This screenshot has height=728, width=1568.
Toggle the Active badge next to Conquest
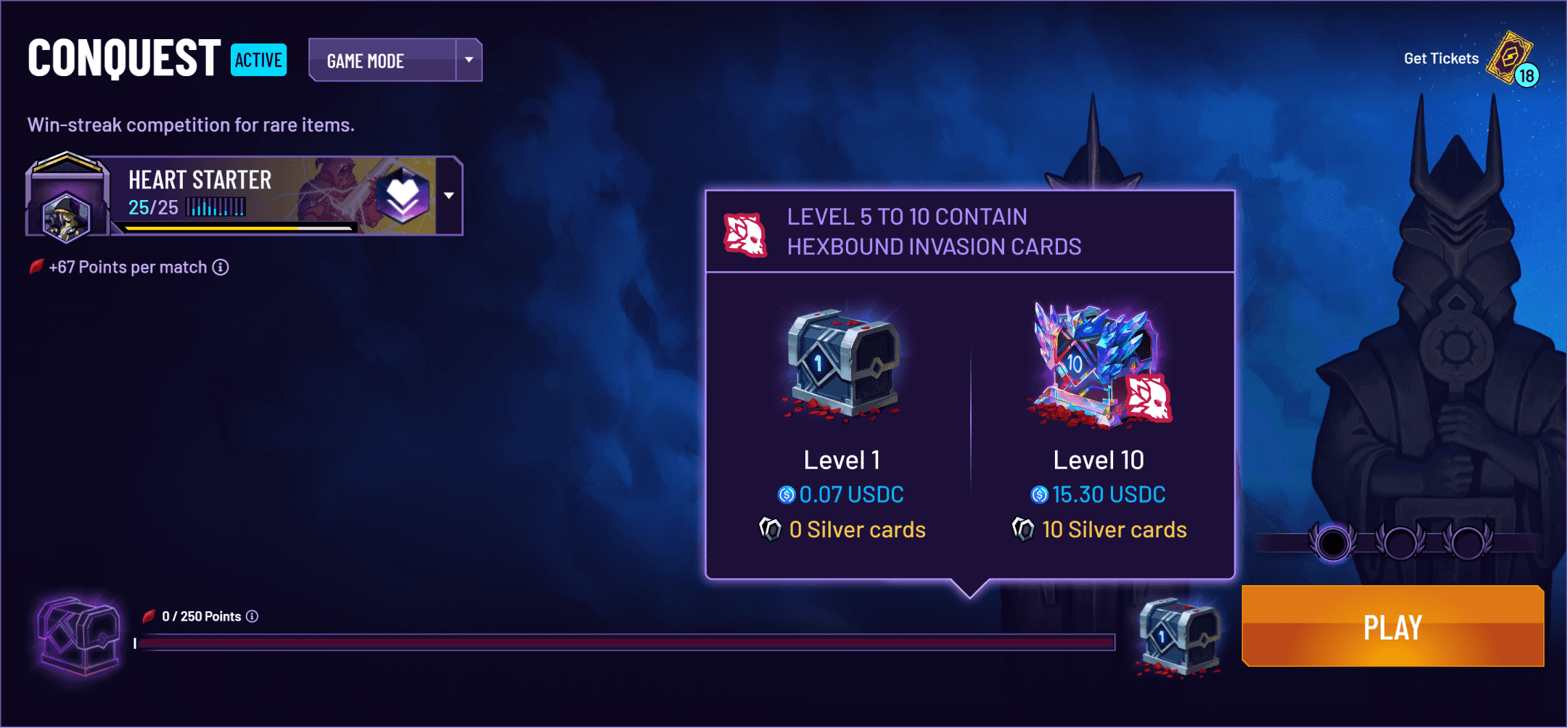tap(258, 60)
